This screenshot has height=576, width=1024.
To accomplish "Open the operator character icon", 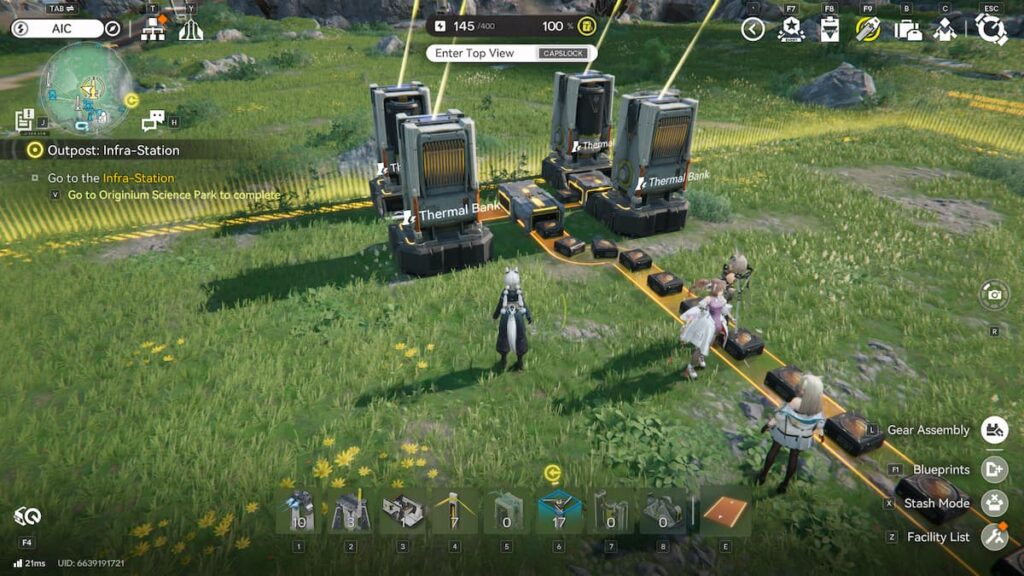I will point(945,29).
